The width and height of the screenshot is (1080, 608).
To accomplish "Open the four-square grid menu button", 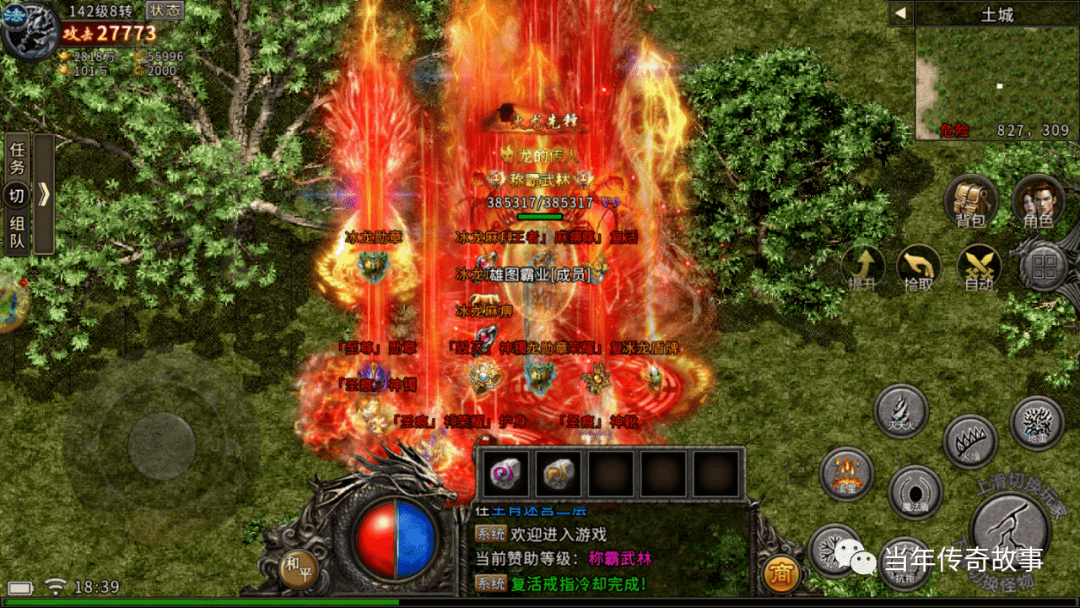I will 1046,267.
